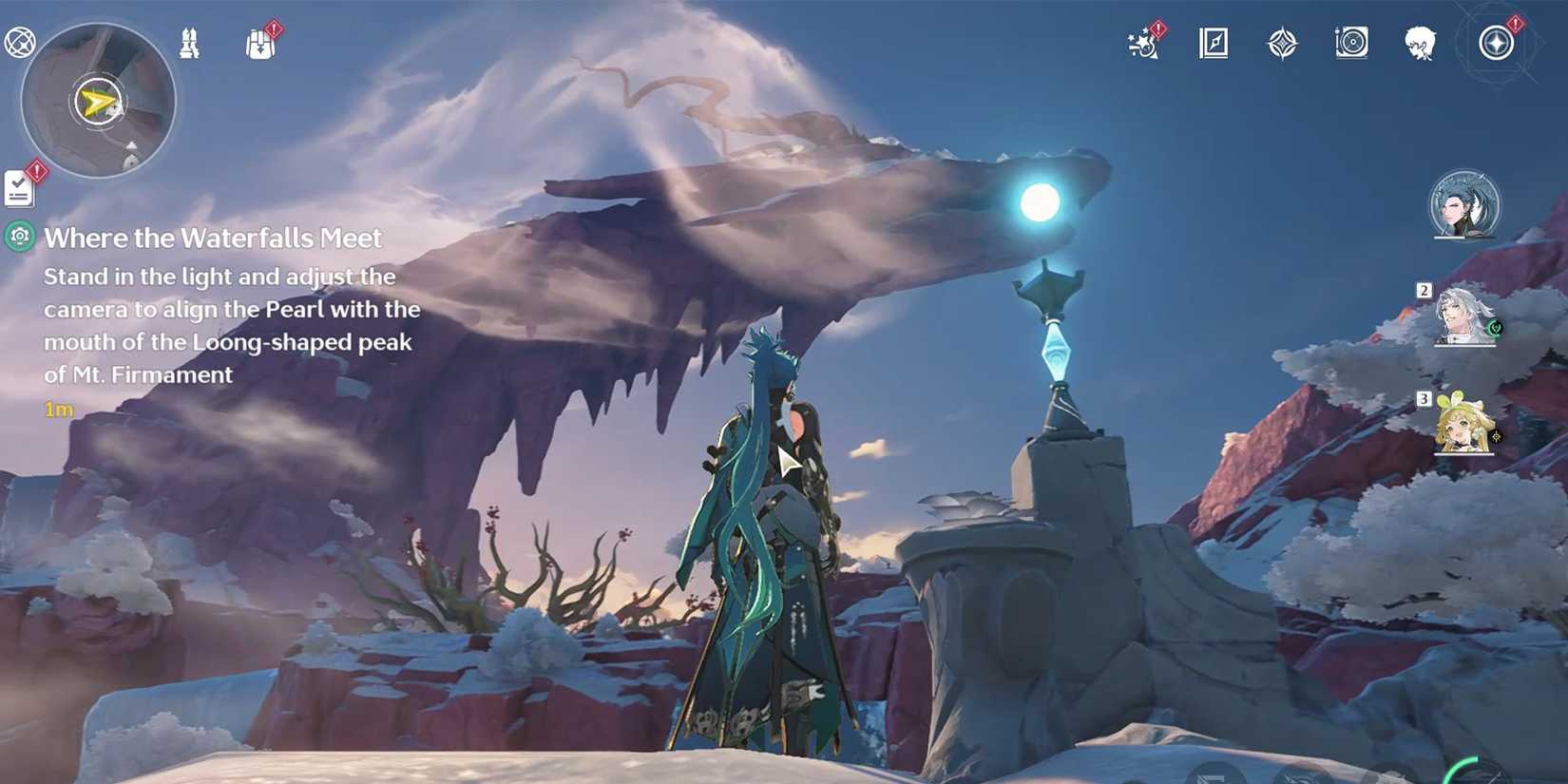This screenshot has width=1568, height=784.
Task: Click the alert-marked circular icon top right
Action: (1495, 43)
